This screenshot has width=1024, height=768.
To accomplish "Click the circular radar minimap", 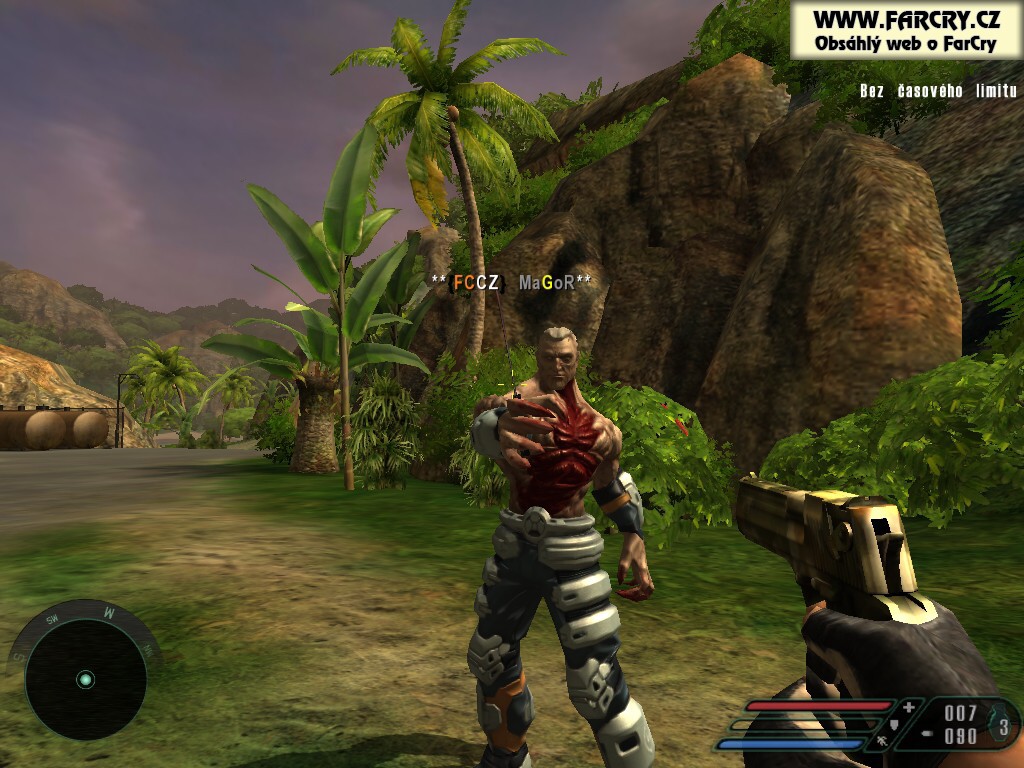I will [x=85, y=679].
